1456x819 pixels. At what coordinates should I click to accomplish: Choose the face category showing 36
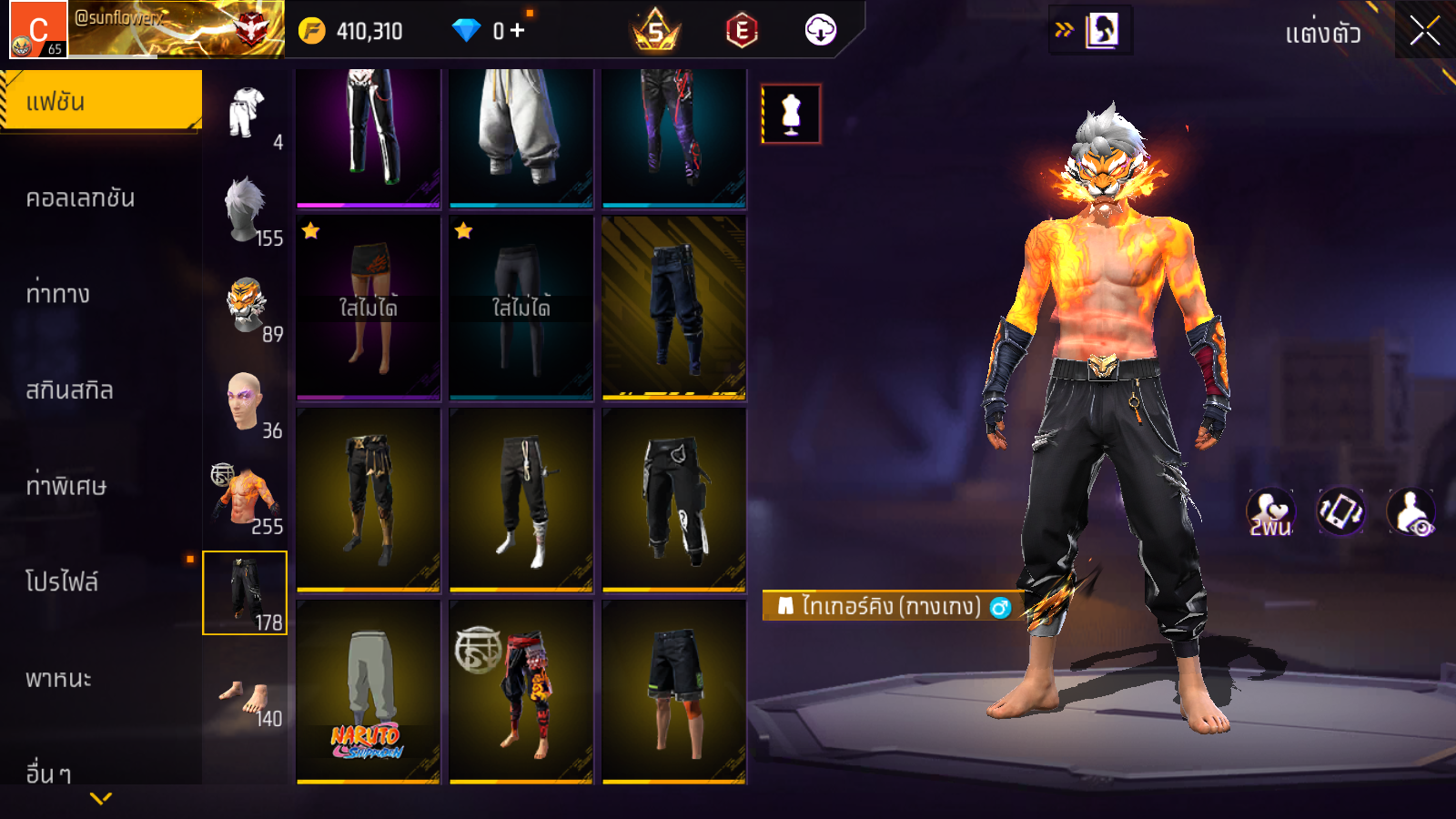point(246,401)
